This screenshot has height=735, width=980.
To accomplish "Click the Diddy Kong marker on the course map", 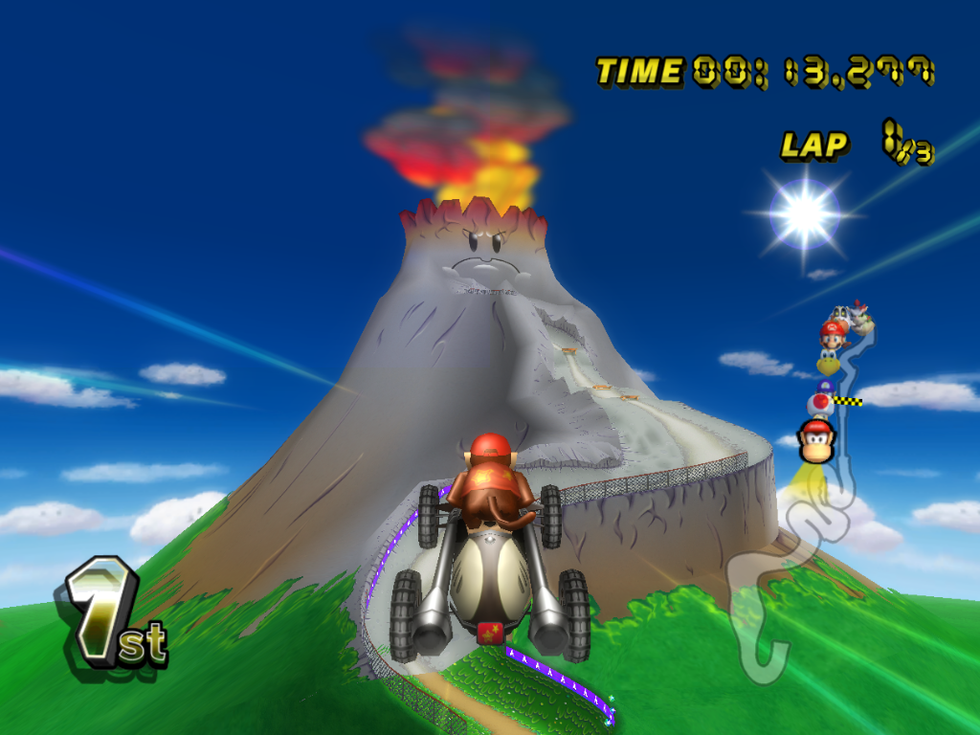I will (817, 440).
